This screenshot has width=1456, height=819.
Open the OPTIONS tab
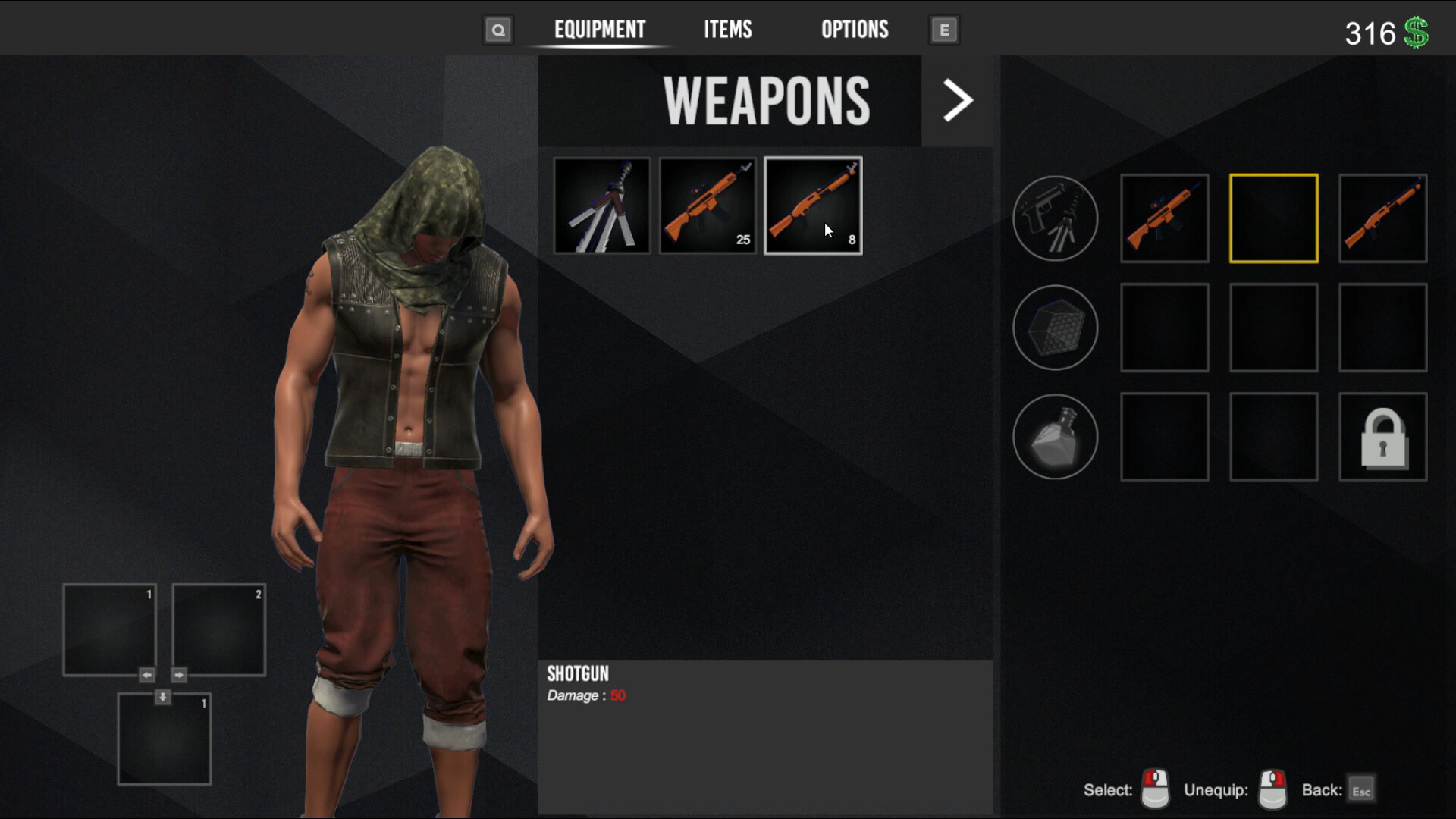(x=854, y=30)
